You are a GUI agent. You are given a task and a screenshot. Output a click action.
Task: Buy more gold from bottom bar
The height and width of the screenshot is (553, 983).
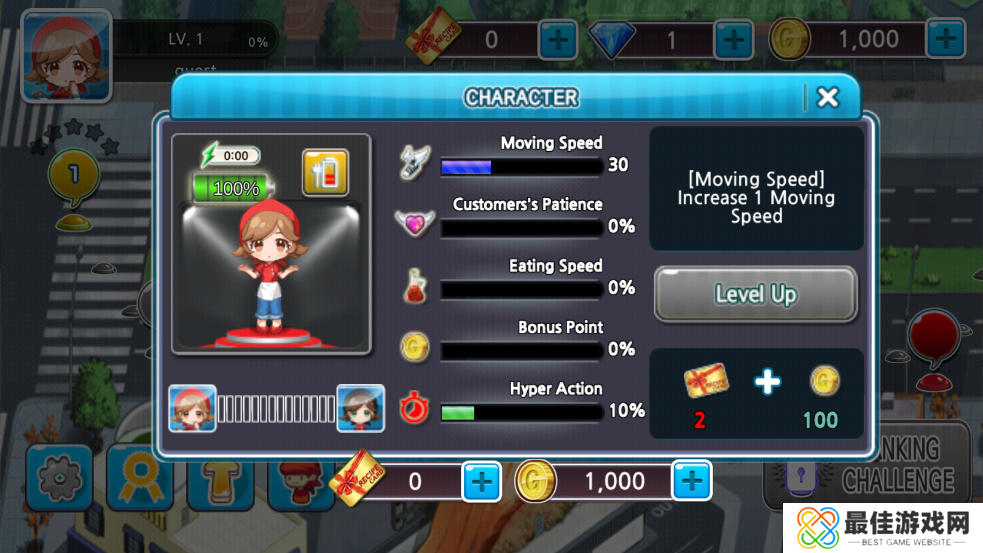(691, 482)
